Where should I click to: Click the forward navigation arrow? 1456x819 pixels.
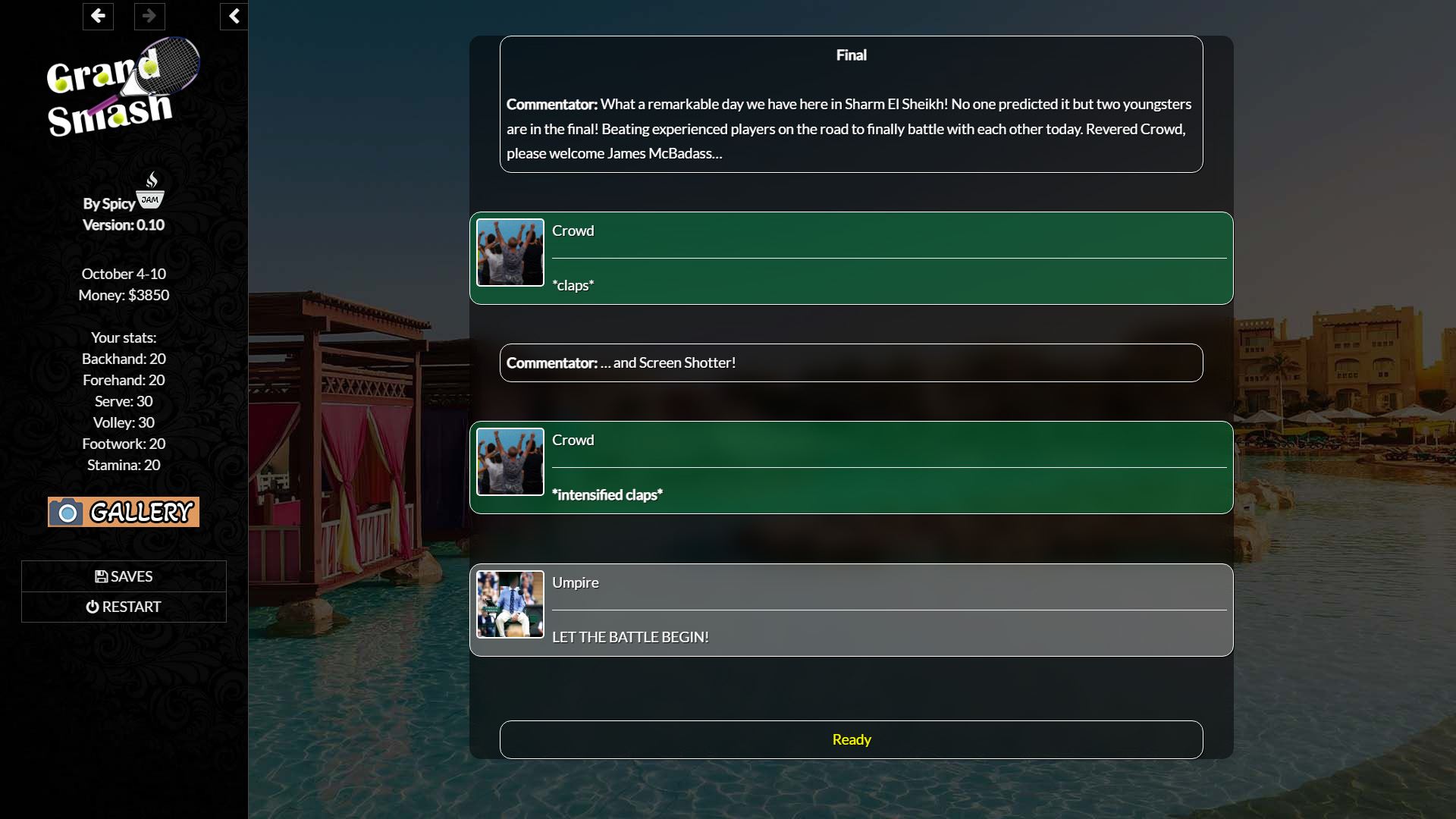(149, 16)
